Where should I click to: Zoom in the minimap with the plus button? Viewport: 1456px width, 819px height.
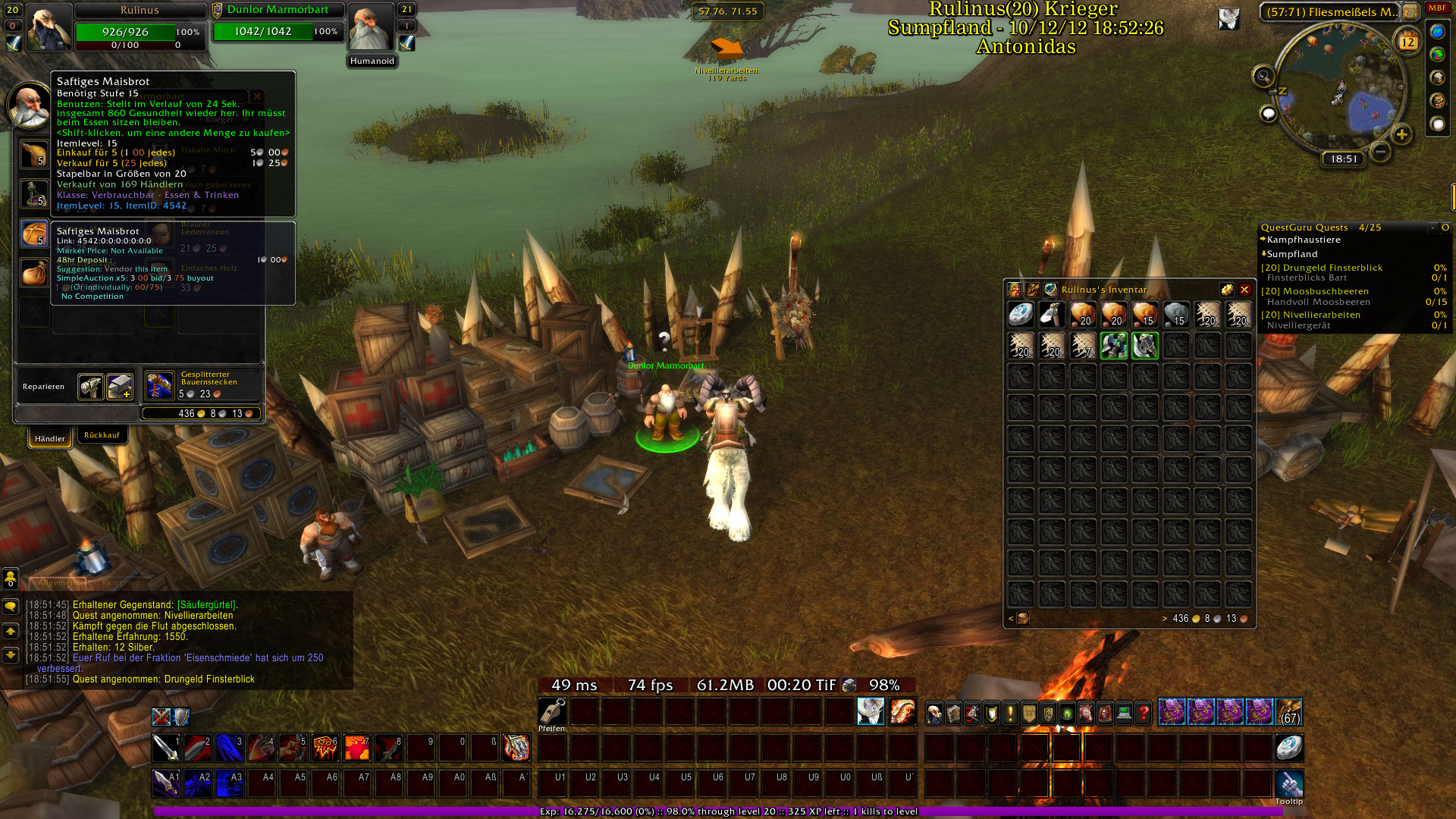click(1401, 135)
